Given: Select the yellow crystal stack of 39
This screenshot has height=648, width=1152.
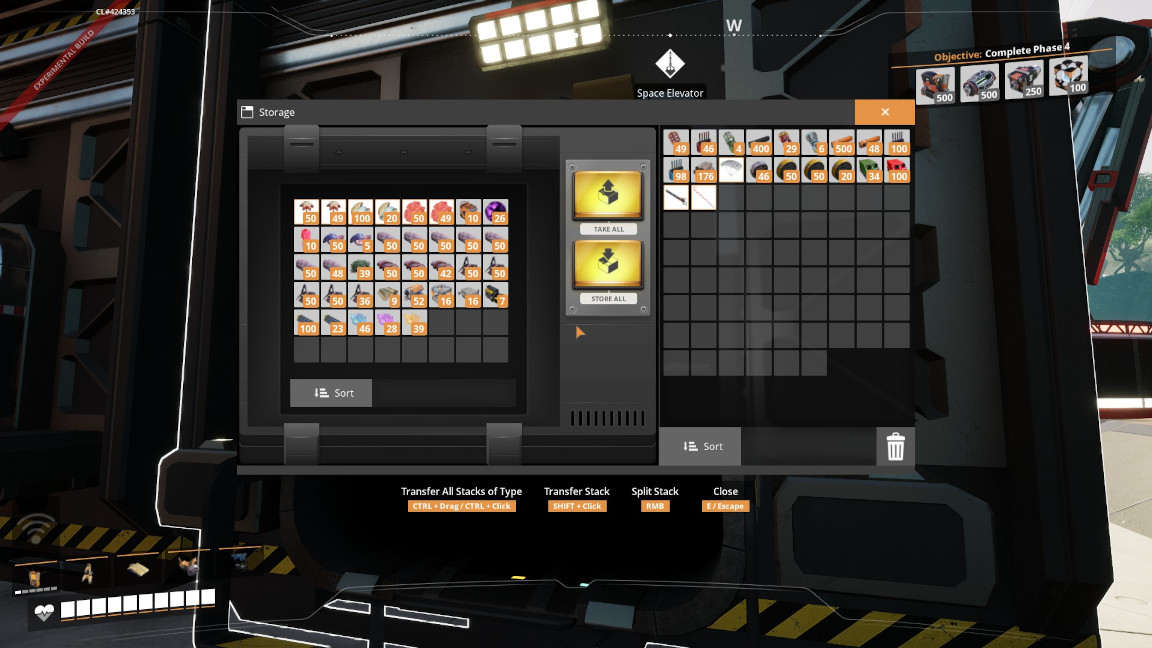Looking at the screenshot, I should 415,322.
